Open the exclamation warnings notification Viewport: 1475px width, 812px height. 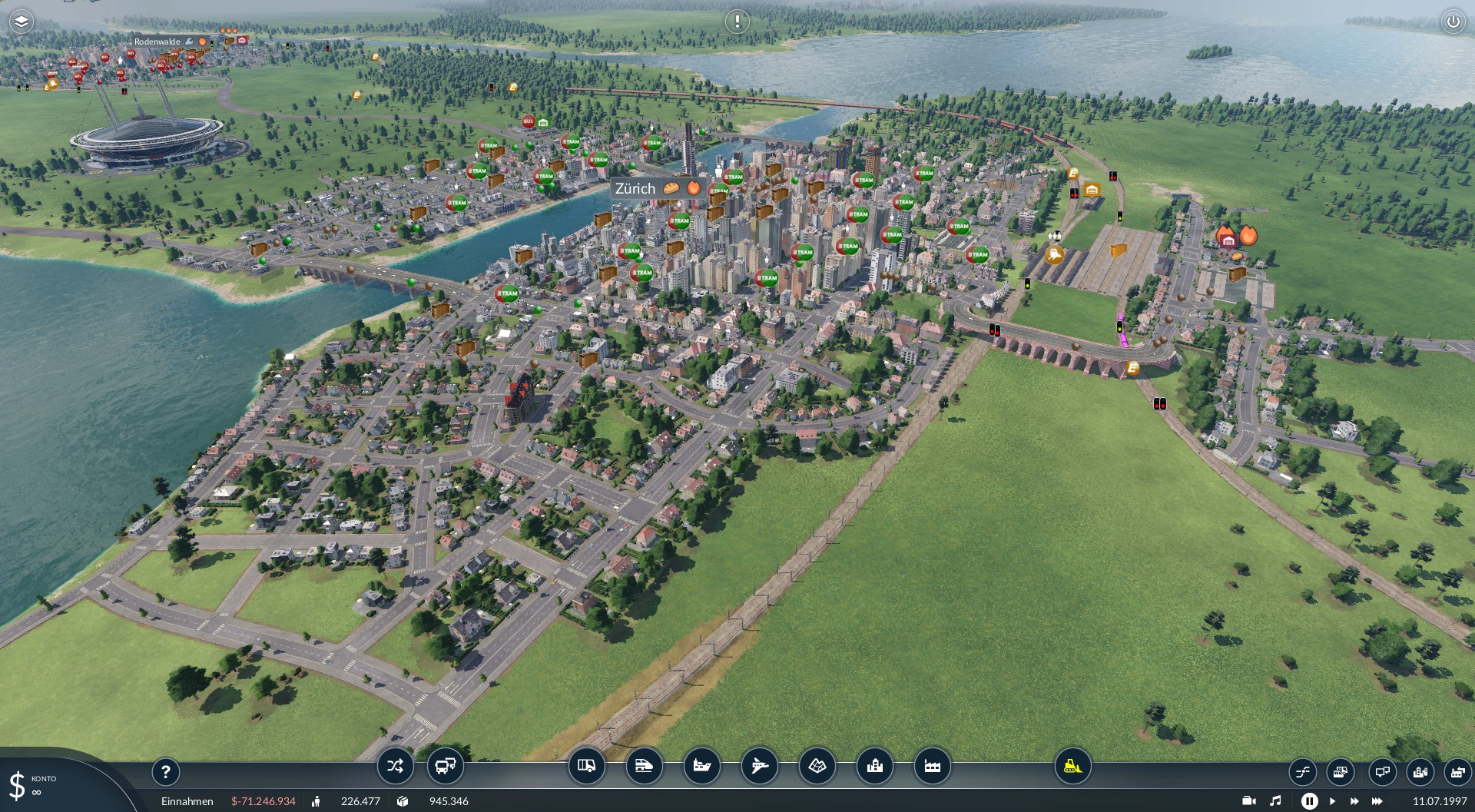click(x=737, y=22)
